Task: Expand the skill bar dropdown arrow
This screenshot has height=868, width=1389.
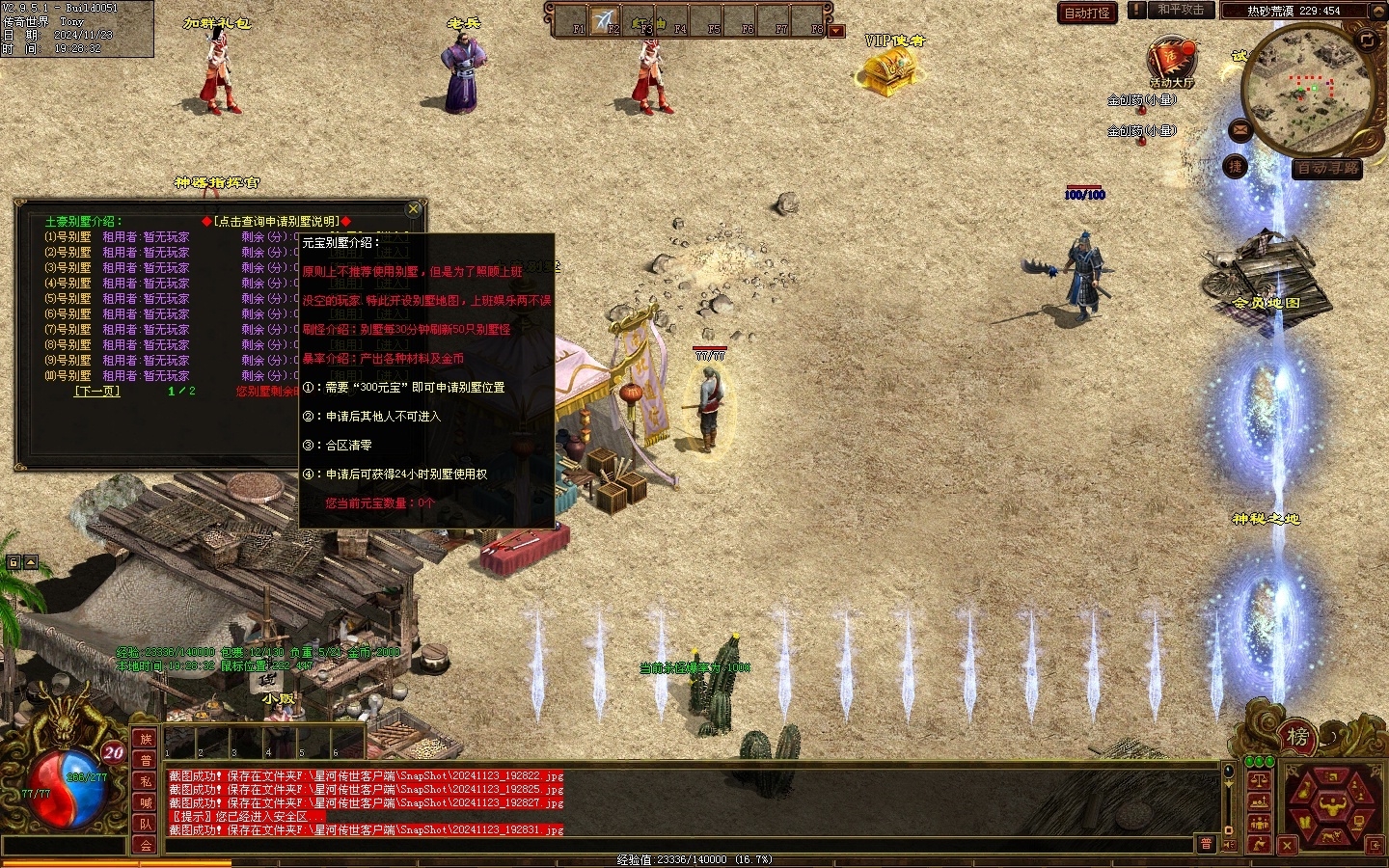Action: coord(836,31)
